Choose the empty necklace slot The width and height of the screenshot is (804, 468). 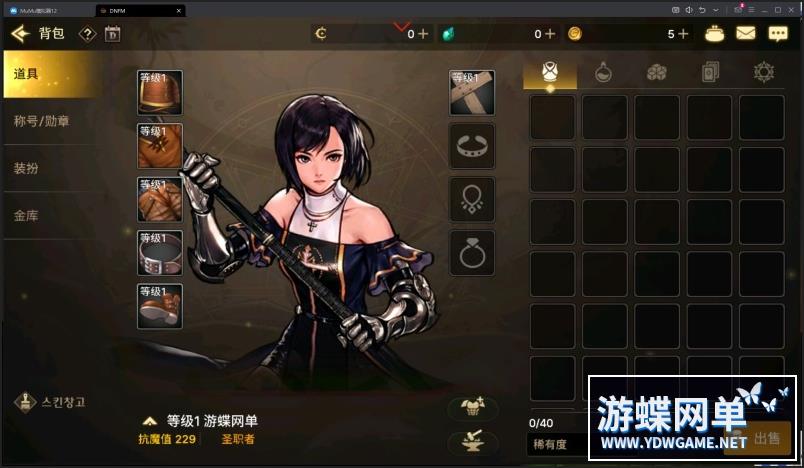click(x=471, y=199)
